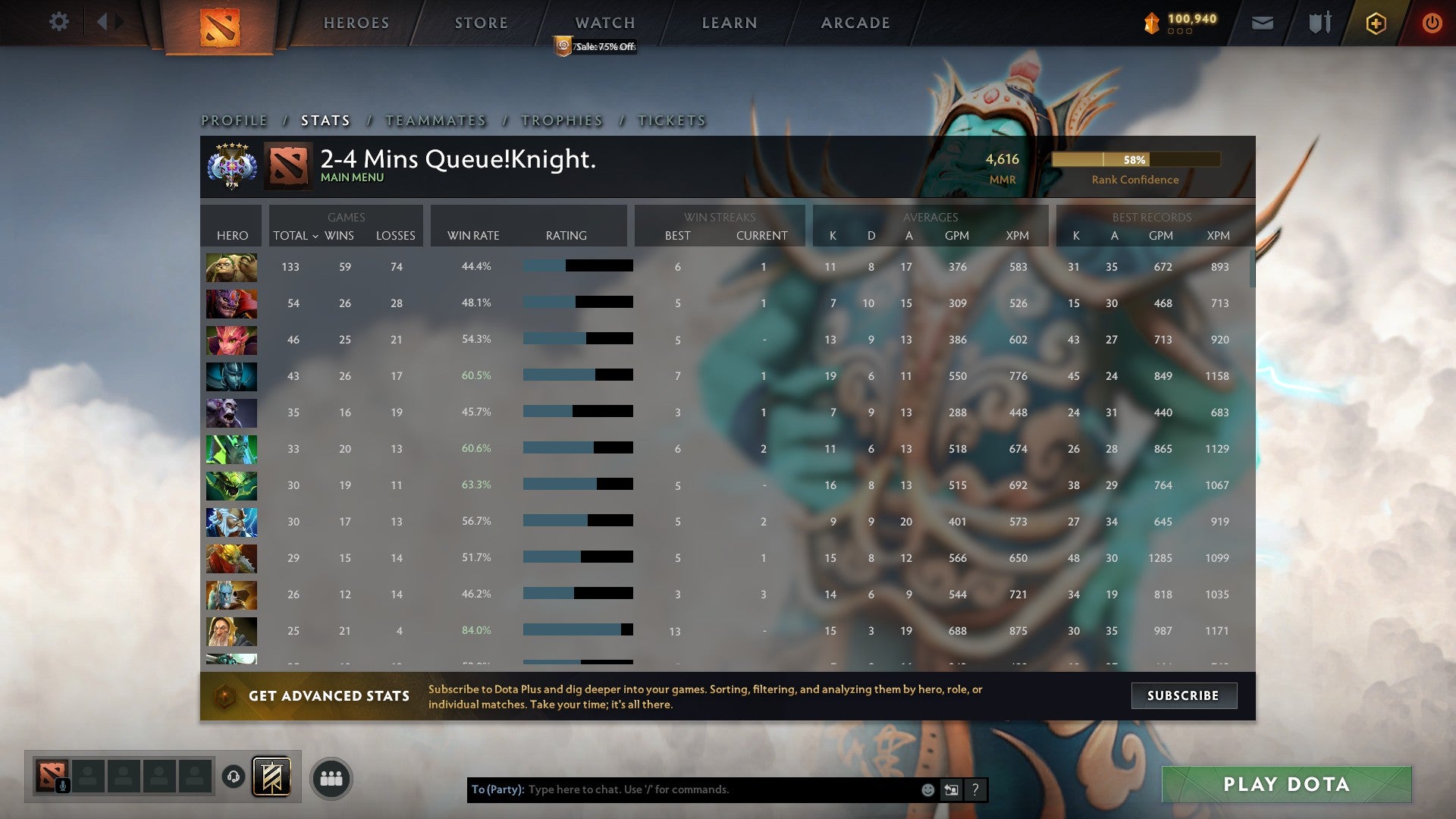Open the shards balance display showing 100,940
This screenshot has height=819, width=1456.
pos(1180,23)
